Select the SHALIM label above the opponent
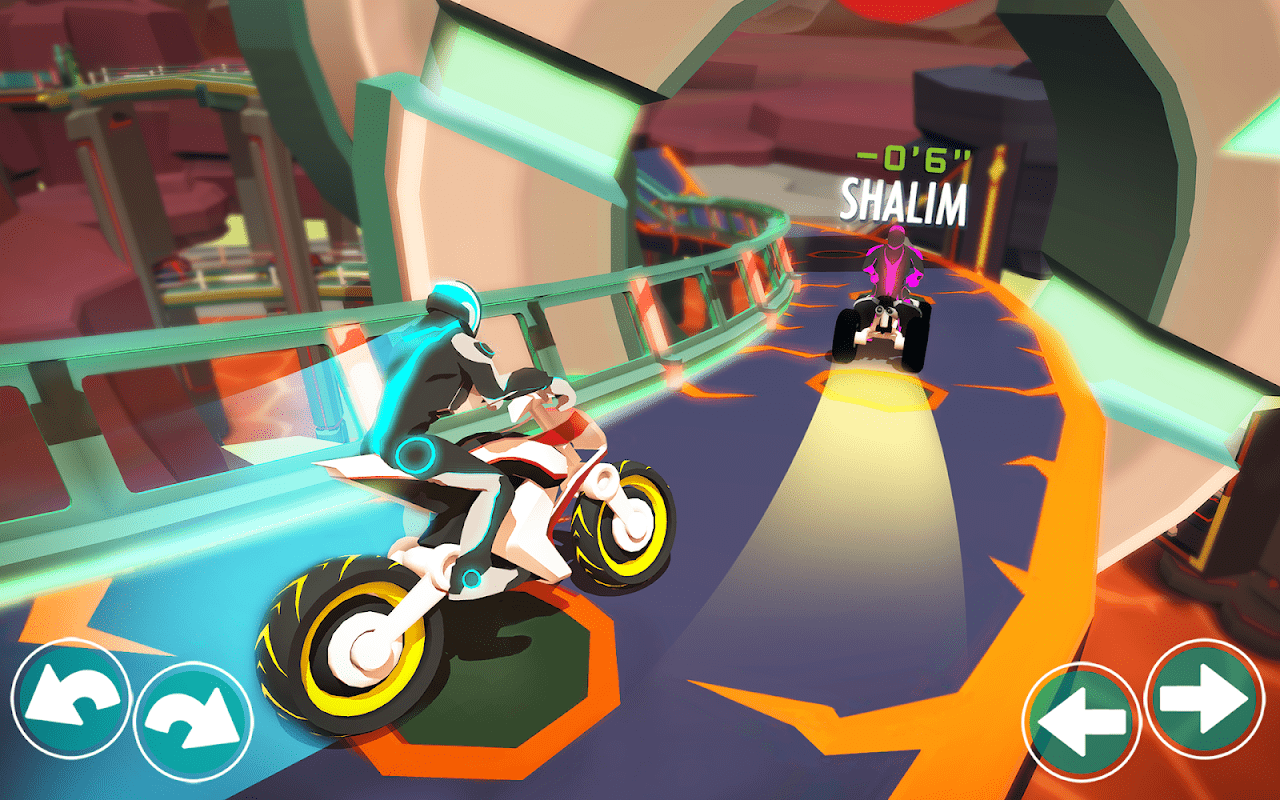Viewport: 1280px width, 800px height. [905, 199]
